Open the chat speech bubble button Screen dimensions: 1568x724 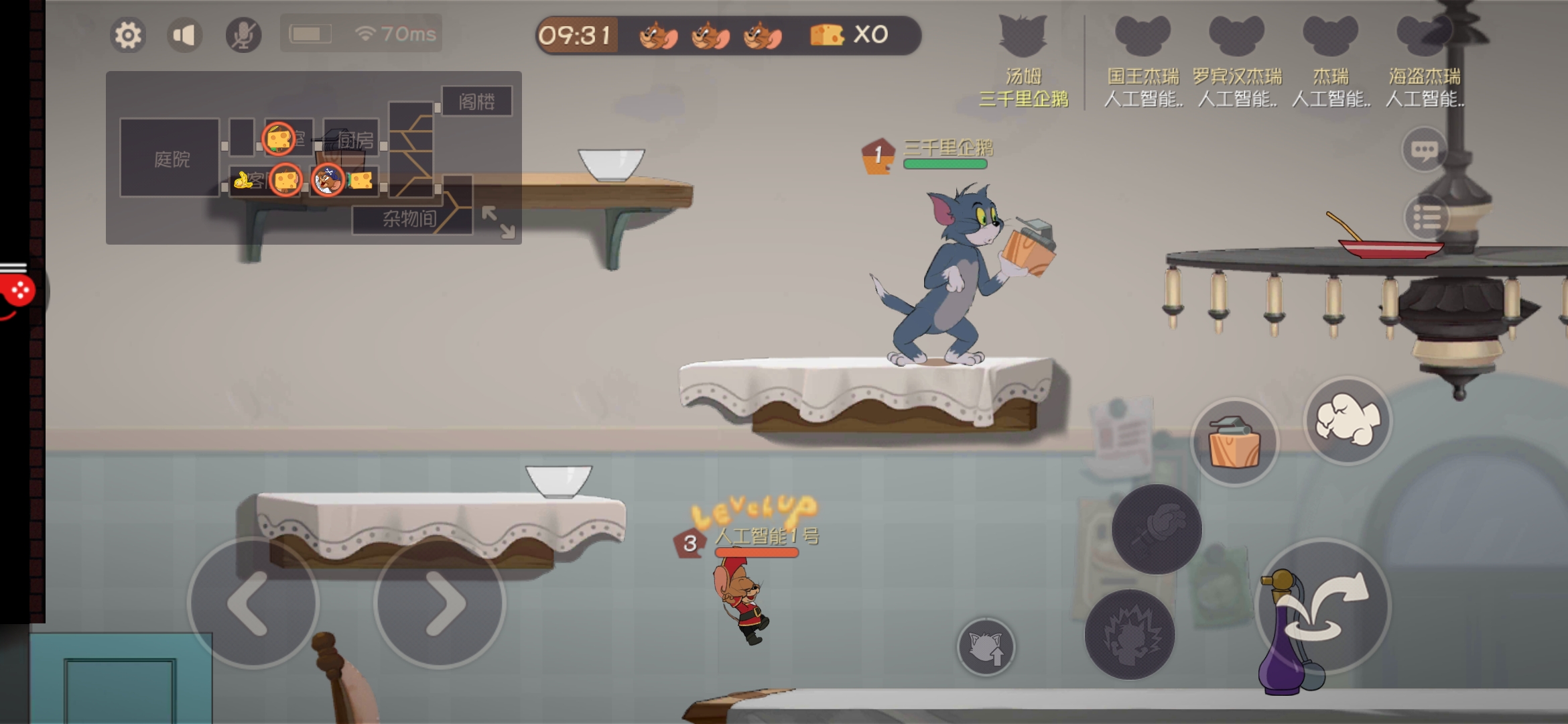coord(1424,149)
